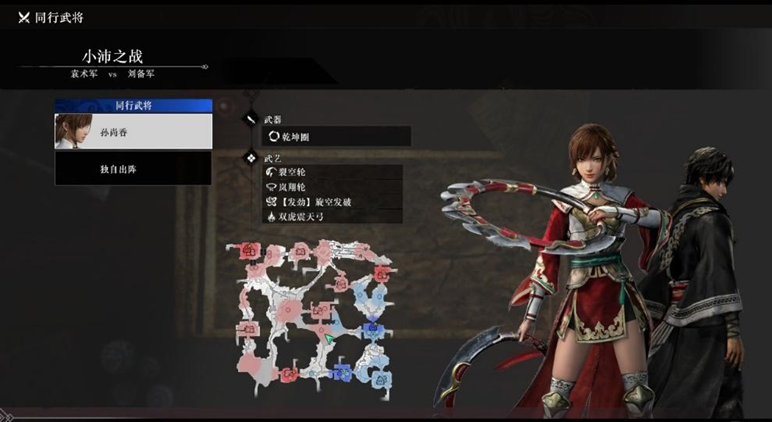Viewport: 772px width, 422px height.
Task: Choose the 旋空发破 battle art
Action: pos(332,201)
